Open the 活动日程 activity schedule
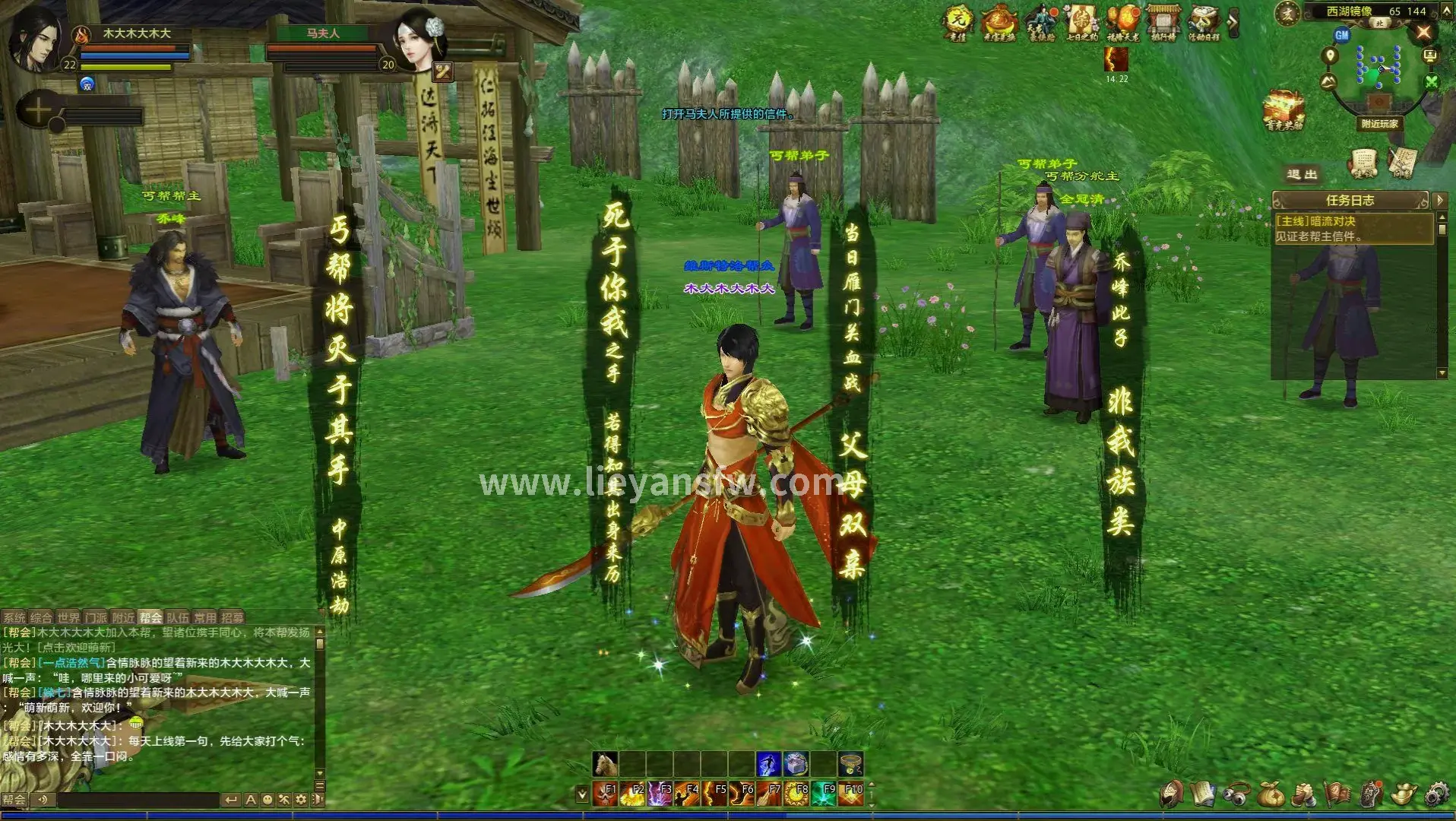 (1204, 21)
